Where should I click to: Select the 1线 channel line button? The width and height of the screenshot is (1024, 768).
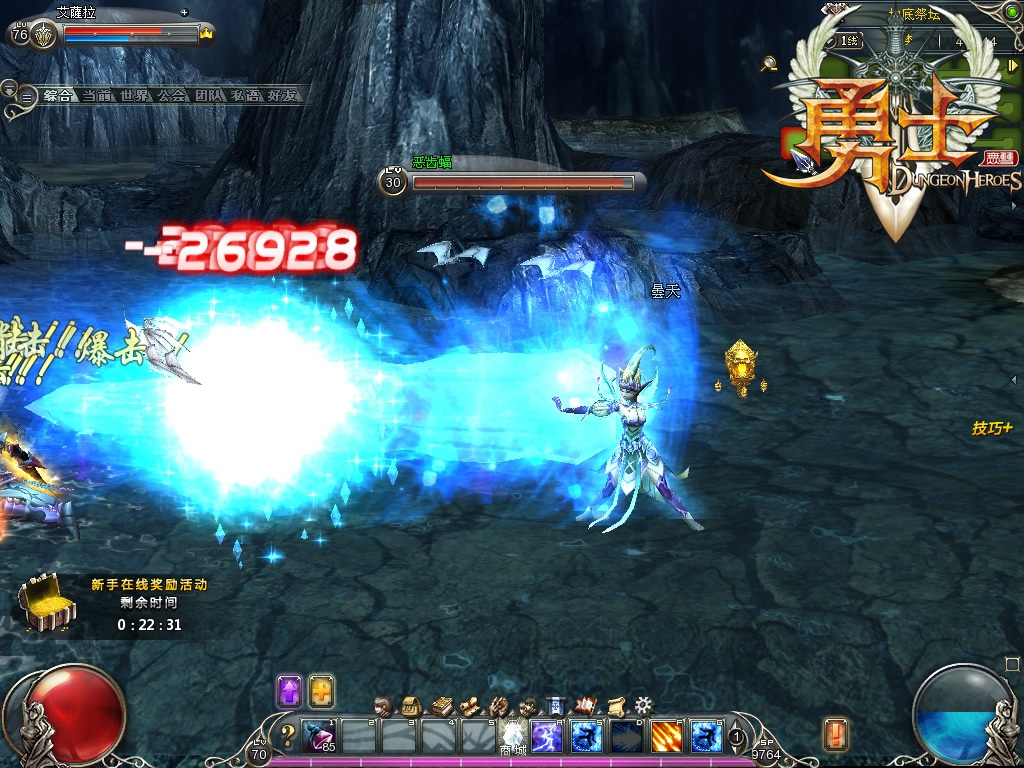(x=849, y=41)
